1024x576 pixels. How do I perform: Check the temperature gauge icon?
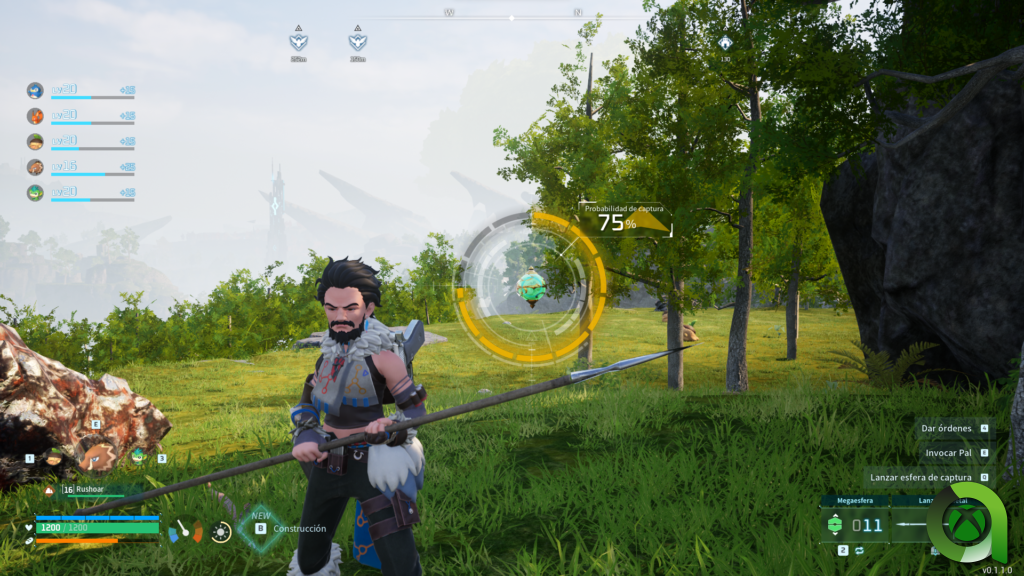[x=185, y=529]
